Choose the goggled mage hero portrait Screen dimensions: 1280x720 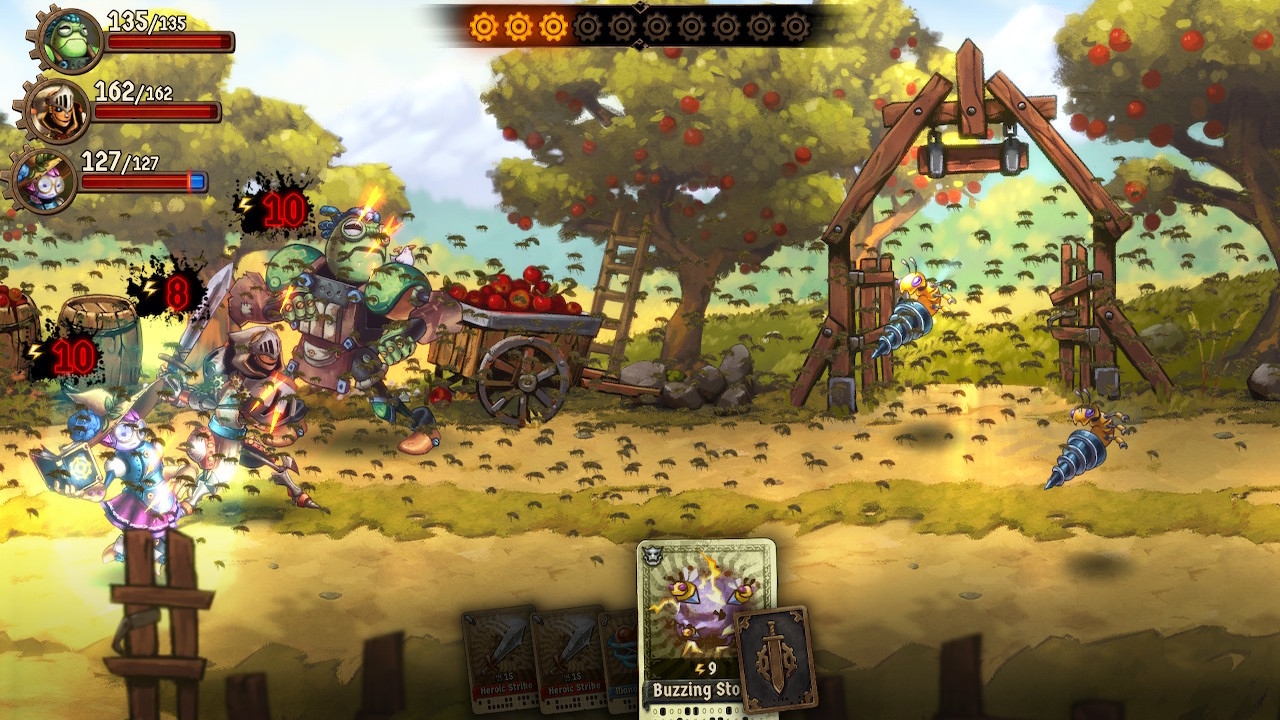(45, 181)
